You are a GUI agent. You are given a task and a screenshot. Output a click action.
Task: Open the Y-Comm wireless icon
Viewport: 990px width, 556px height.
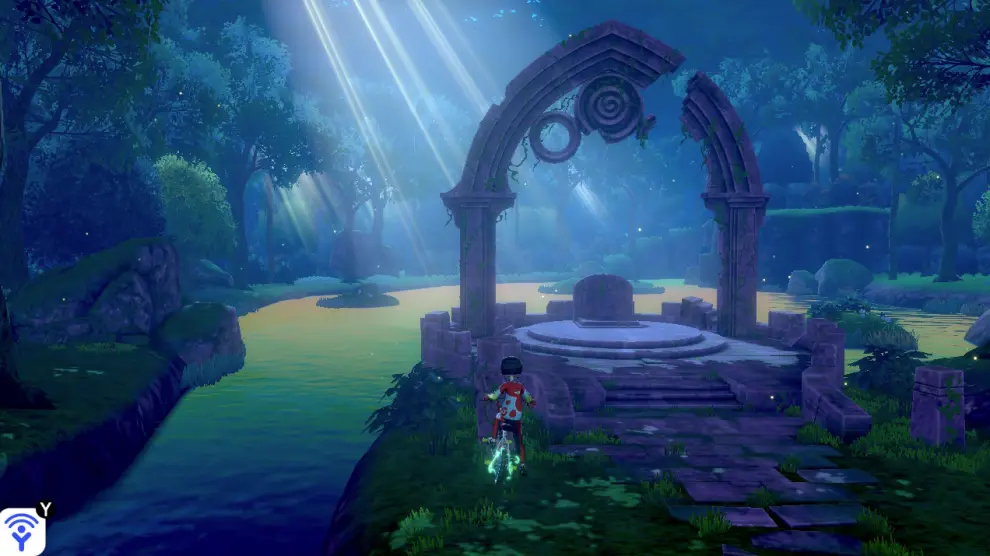(x=22, y=530)
